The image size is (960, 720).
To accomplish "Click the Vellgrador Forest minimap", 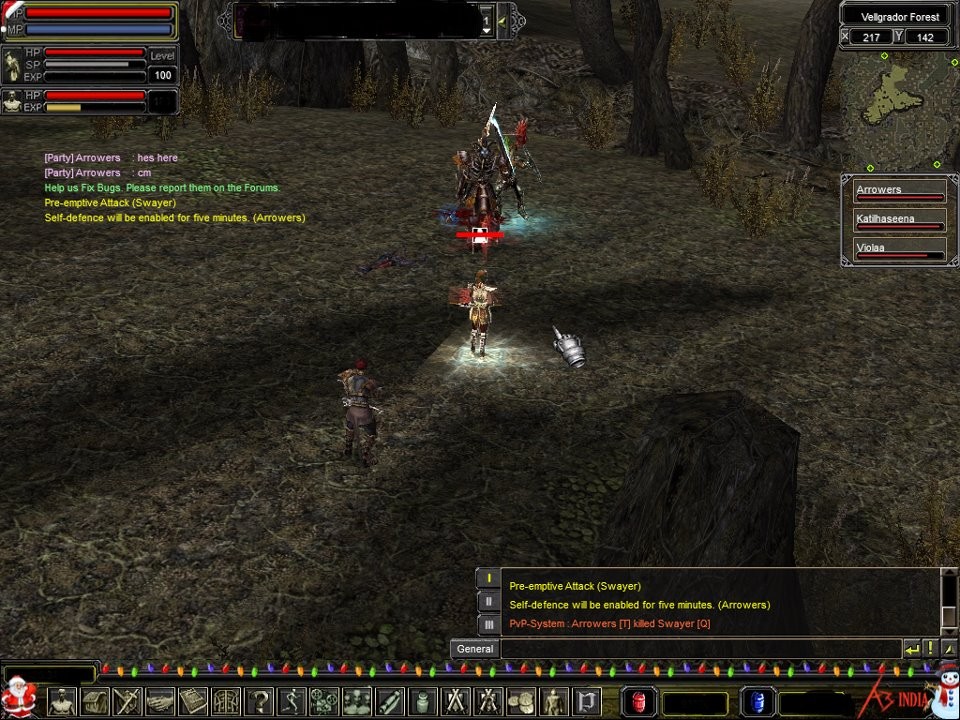I will coord(896,110).
